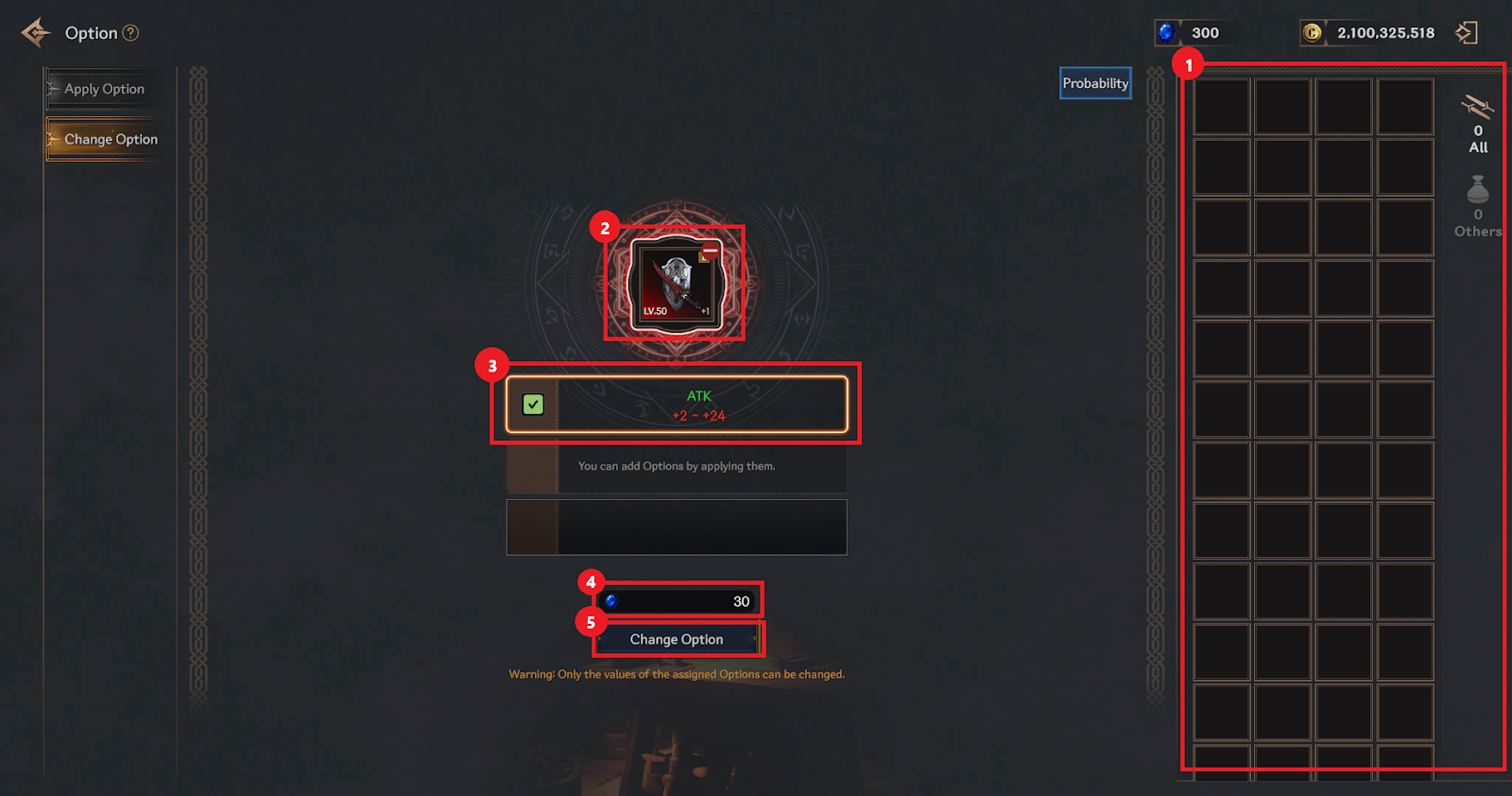The width and height of the screenshot is (1512, 796).
Task: Filter inventory by Others category
Action: click(x=1478, y=204)
